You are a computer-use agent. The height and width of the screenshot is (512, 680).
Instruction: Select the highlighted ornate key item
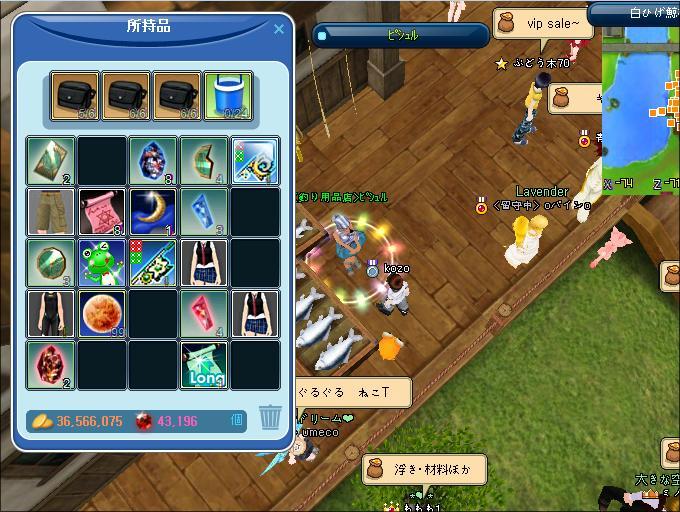pos(255,161)
